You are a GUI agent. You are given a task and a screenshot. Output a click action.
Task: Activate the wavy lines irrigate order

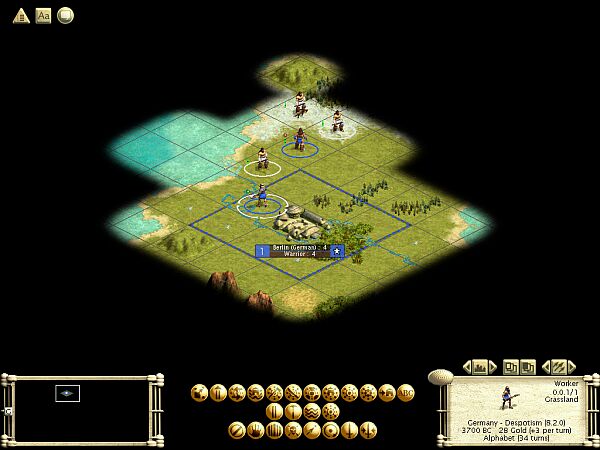click(x=311, y=411)
